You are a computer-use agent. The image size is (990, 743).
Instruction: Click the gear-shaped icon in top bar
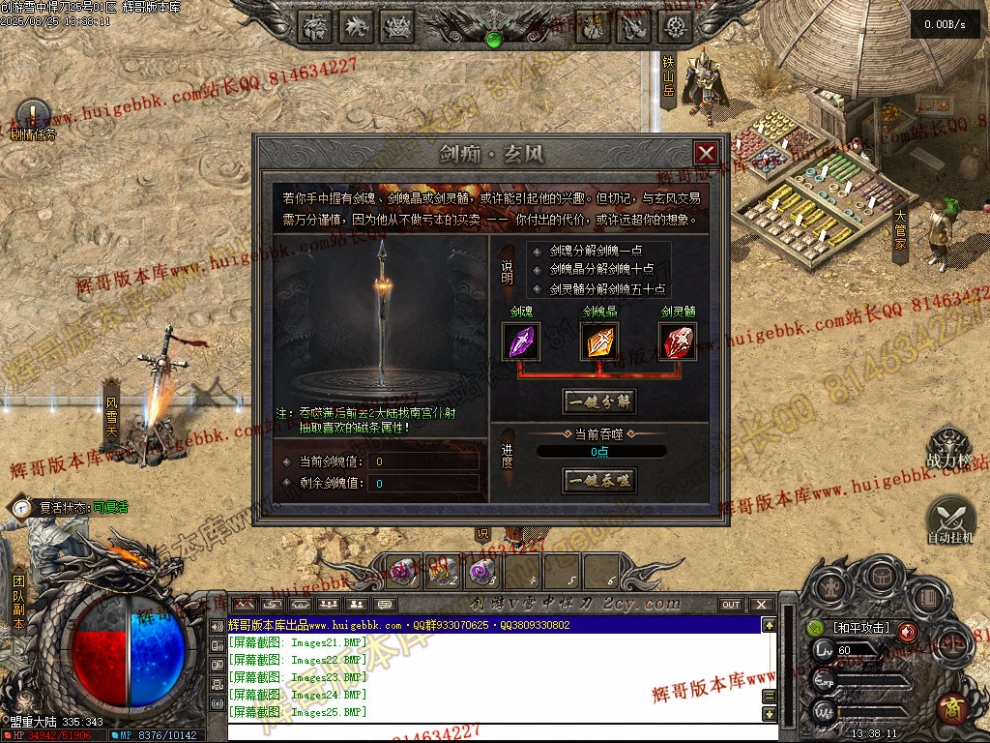(x=677, y=26)
